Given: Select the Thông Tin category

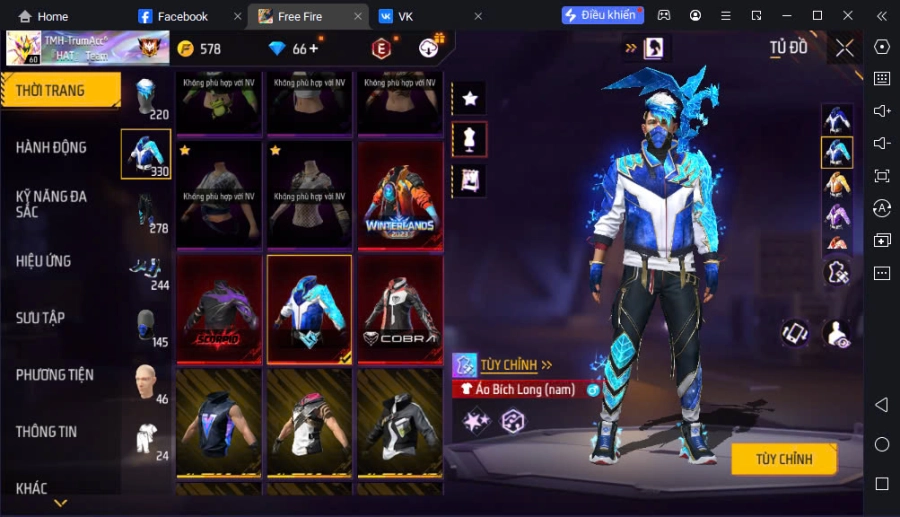Looking at the screenshot, I should 47,432.
